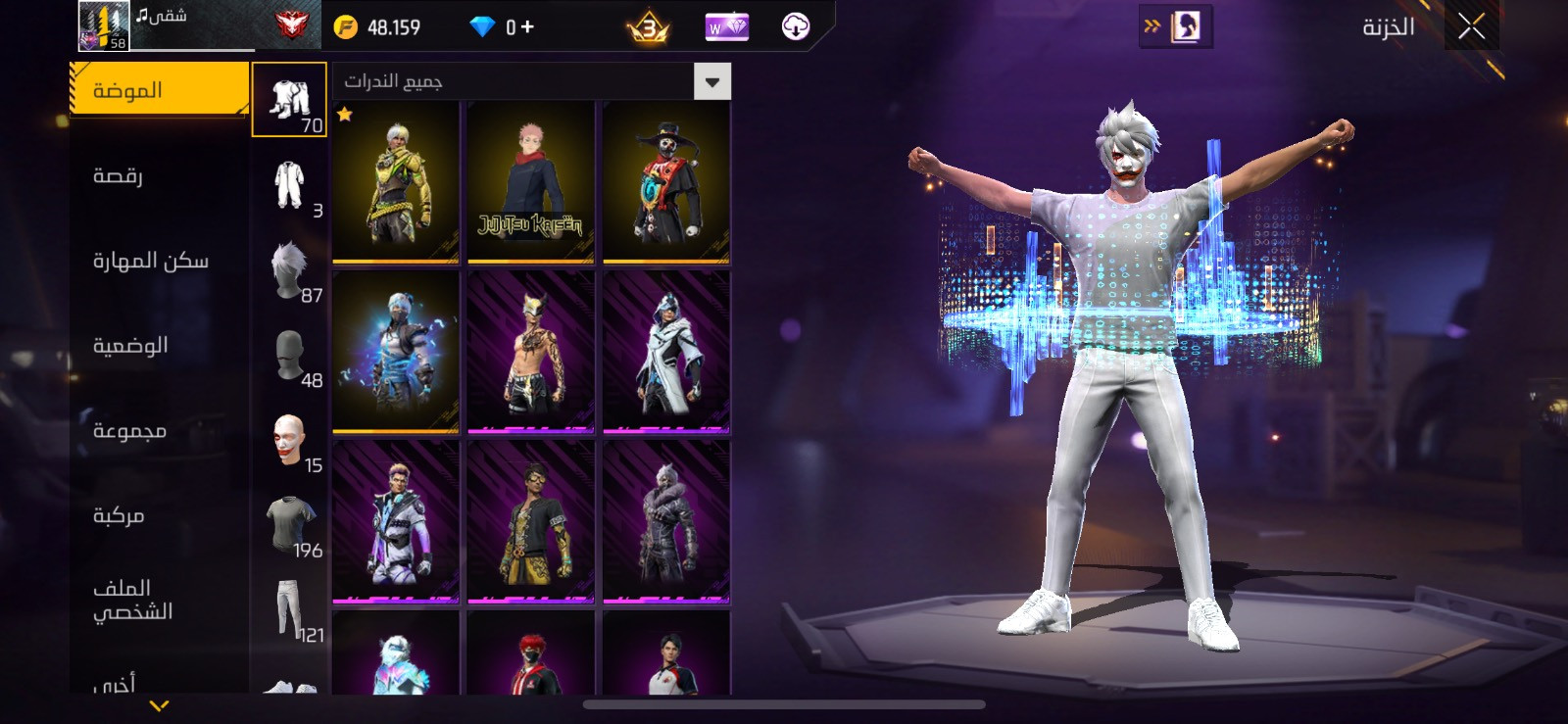The image size is (1568, 724).
Task: Pick the Jujutsu Kaisen outfit bundle
Action: pos(530,182)
